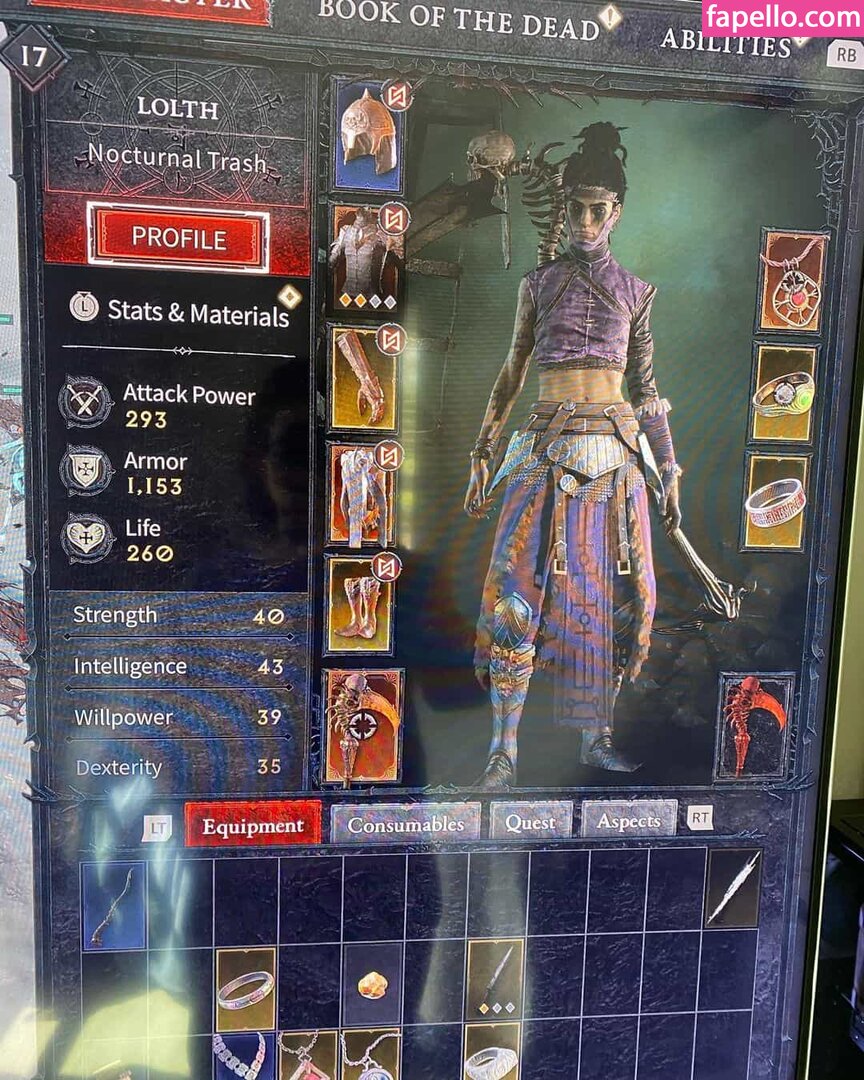Open the Aspects inventory tab
864x1080 pixels.
628,821
